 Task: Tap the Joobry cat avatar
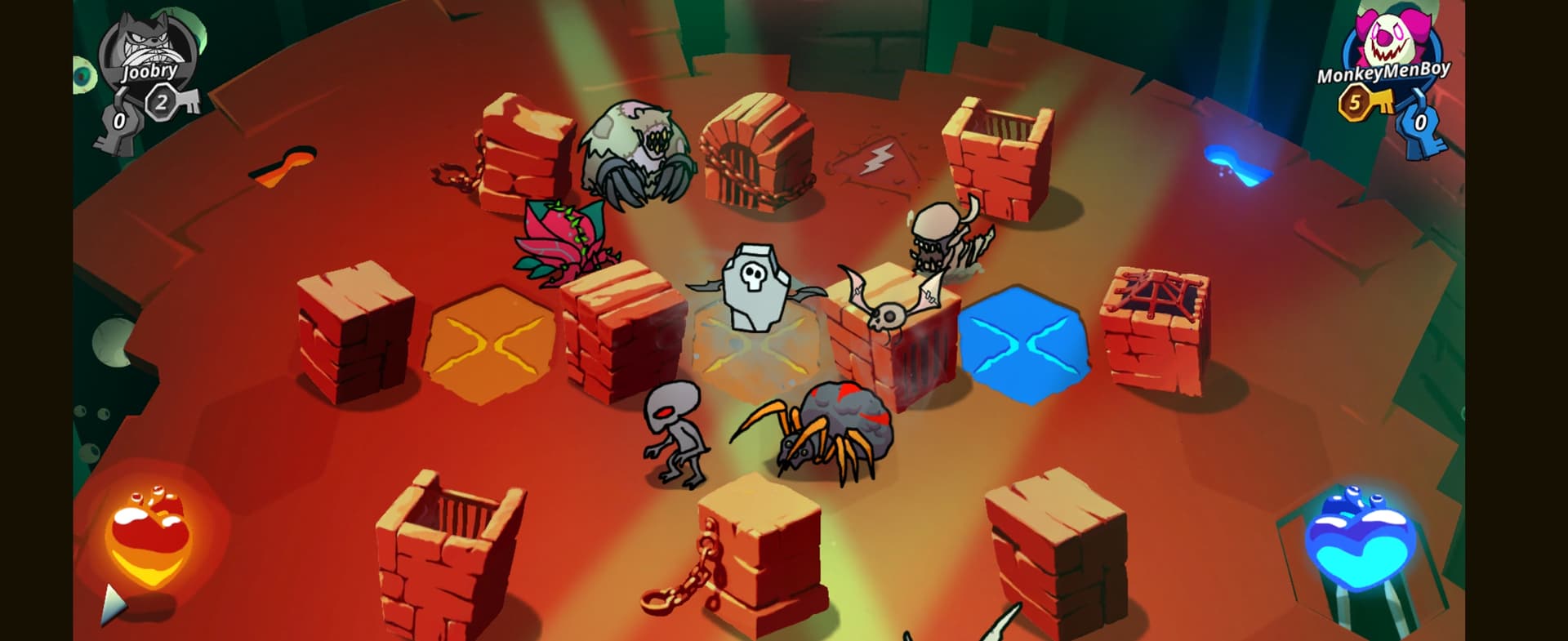(147, 45)
